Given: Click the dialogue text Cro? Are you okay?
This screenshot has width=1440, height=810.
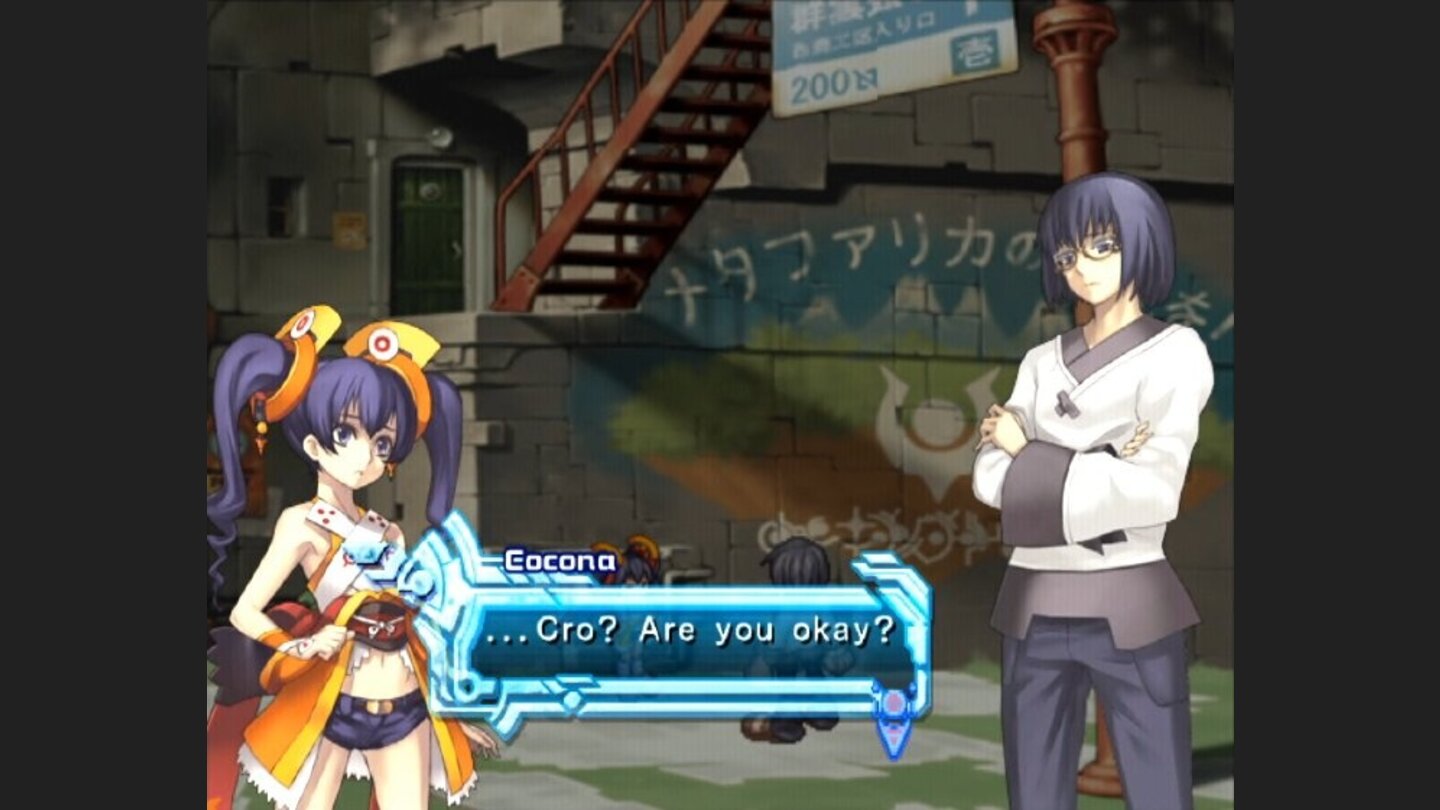Looking at the screenshot, I should (660, 632).
